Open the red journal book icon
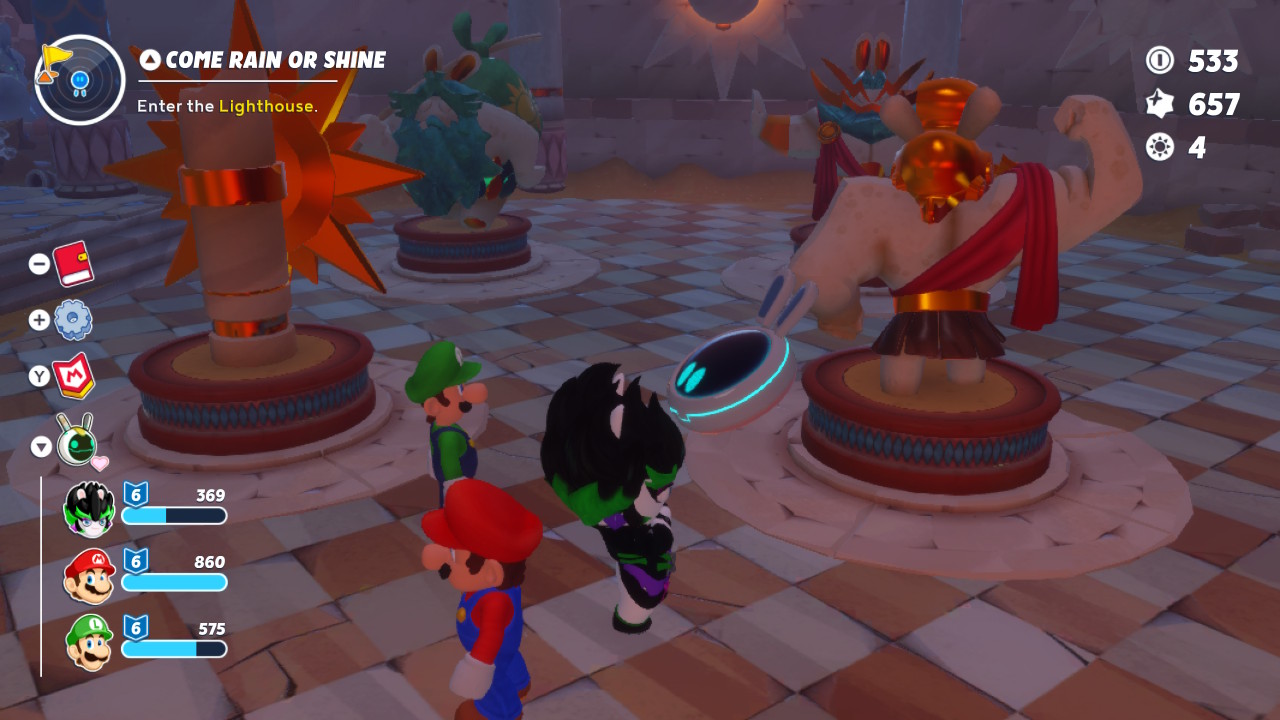 coord(73,263)
